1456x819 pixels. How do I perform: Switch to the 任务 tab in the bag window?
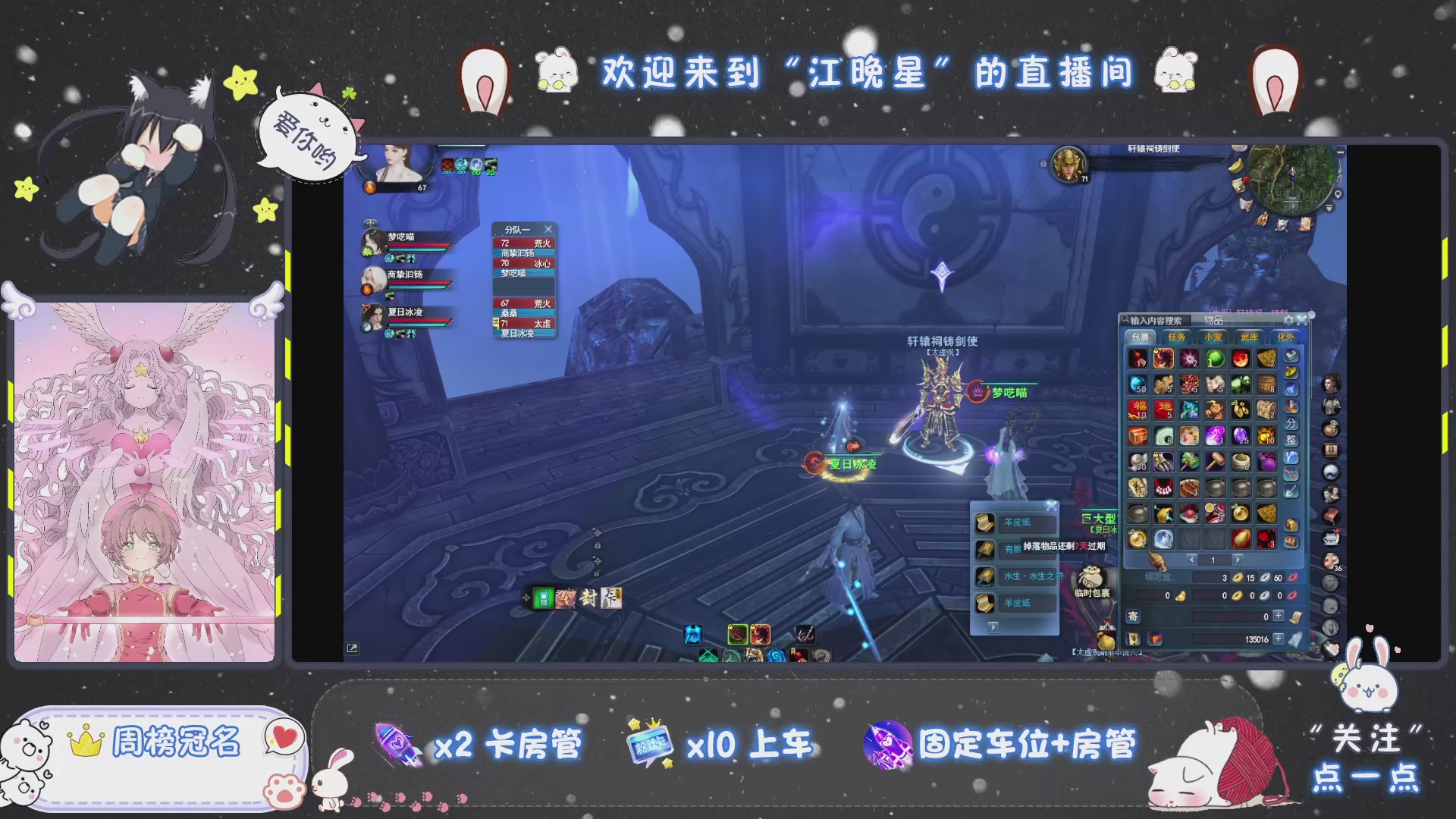(x=1177, y=337)
